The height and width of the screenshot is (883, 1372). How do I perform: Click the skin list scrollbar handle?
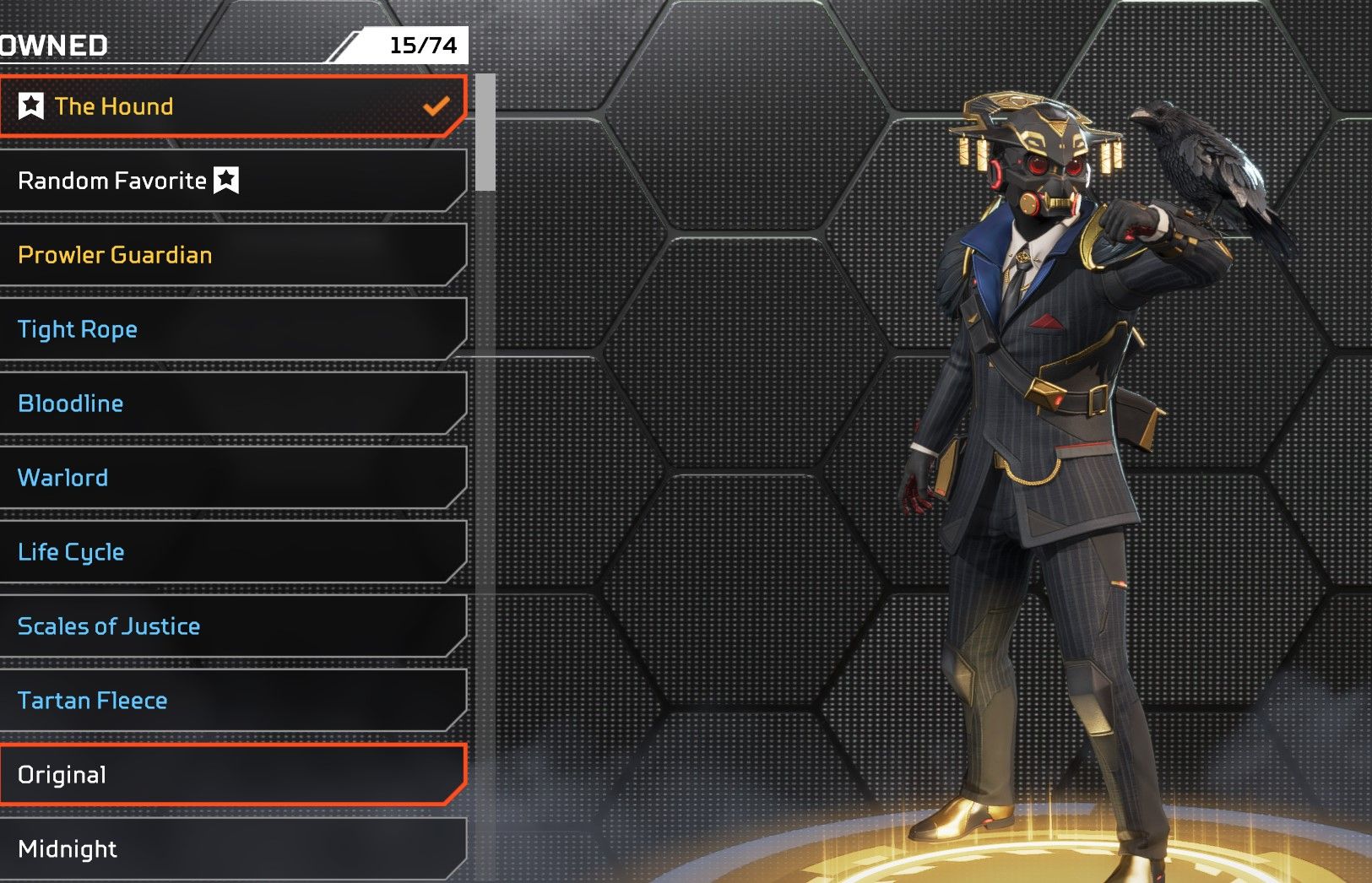click(x=485, y=133)
